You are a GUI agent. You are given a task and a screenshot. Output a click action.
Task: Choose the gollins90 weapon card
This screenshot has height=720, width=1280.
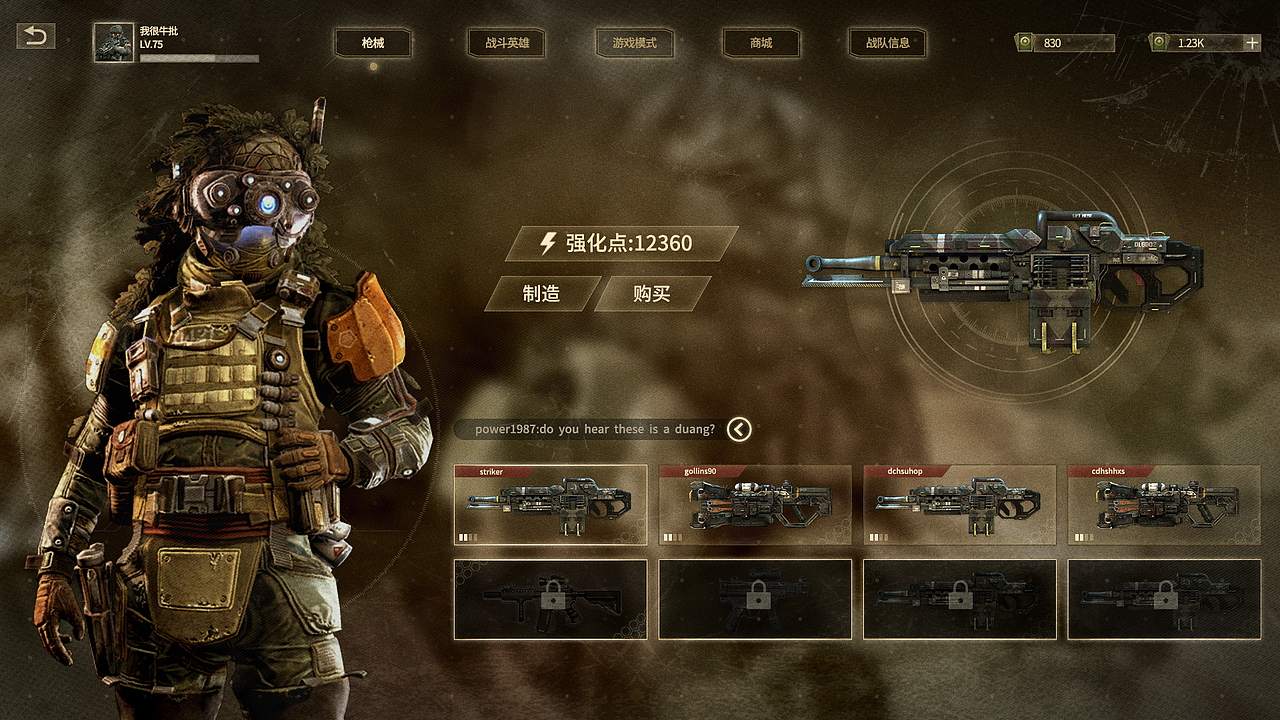click(x=755, y=505)
